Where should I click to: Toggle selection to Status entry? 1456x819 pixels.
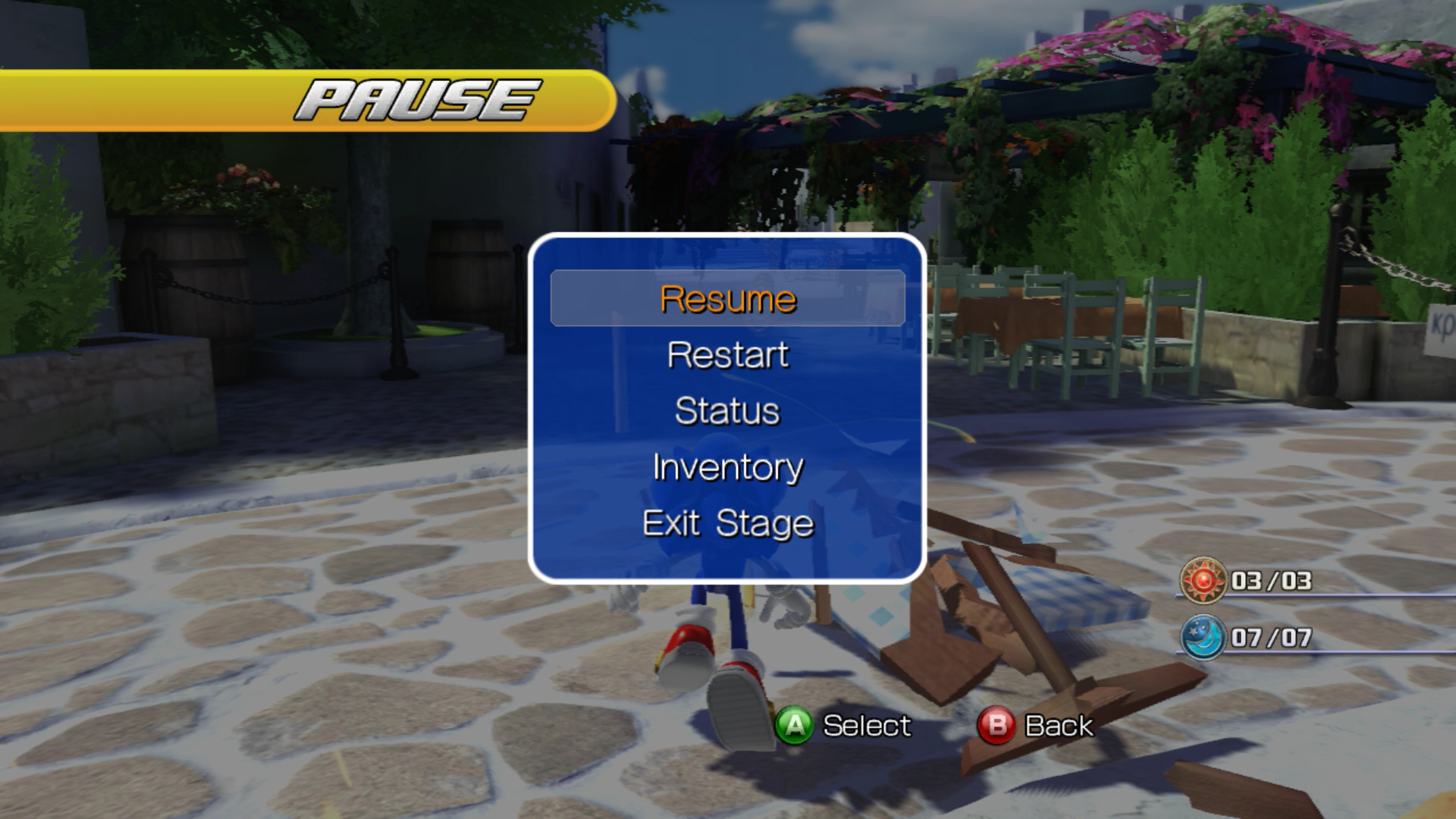(x=726, y=411)
